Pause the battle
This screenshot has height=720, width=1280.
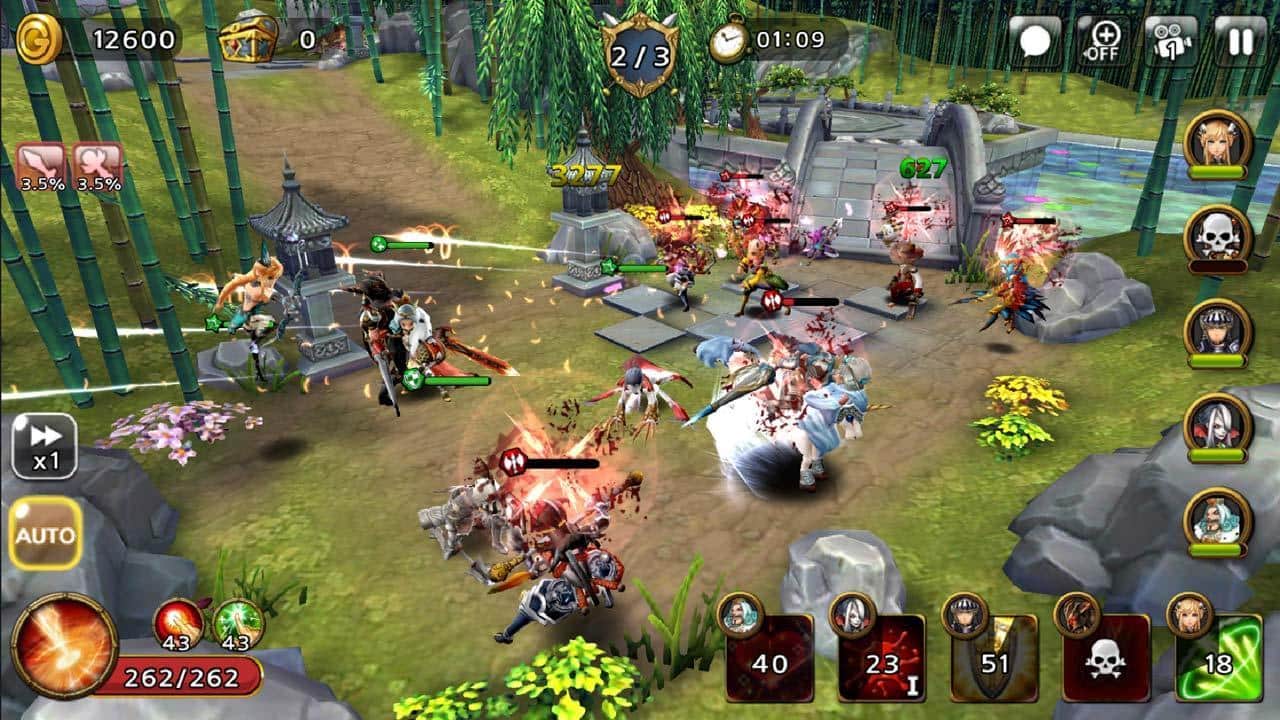click(1240, 41)
